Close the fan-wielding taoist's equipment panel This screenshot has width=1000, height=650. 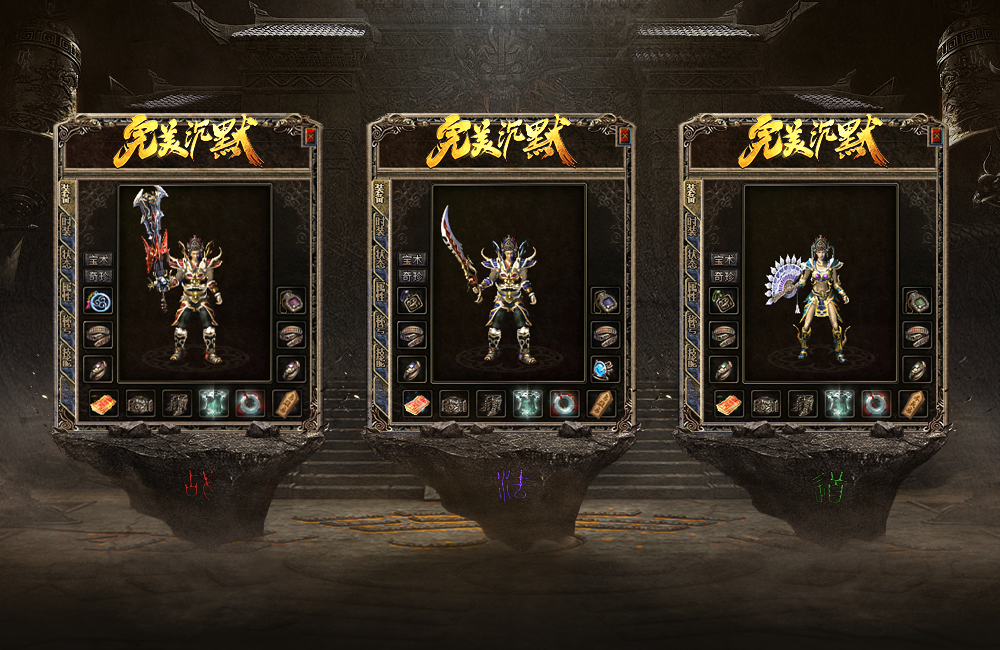(935, 136)
